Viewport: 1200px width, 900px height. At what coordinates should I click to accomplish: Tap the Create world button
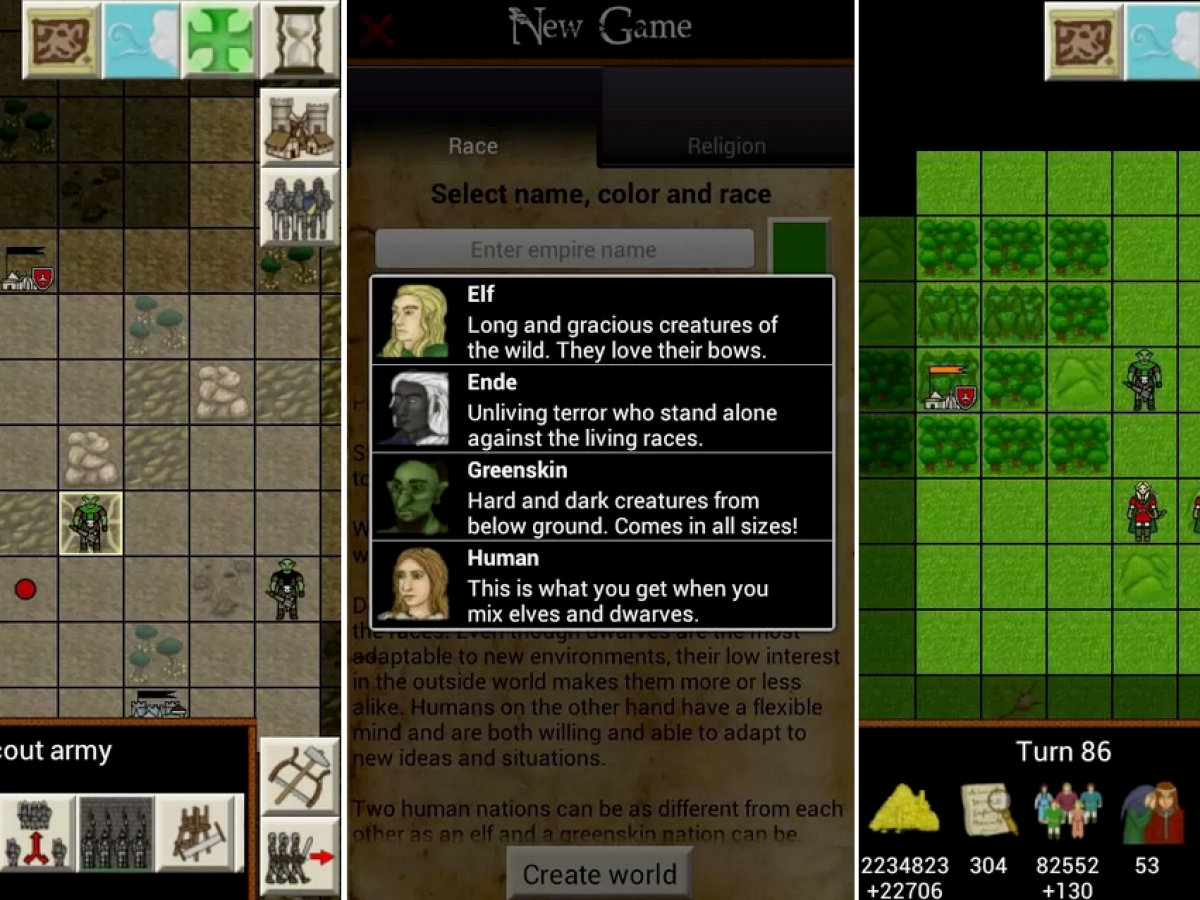[599, 874]
